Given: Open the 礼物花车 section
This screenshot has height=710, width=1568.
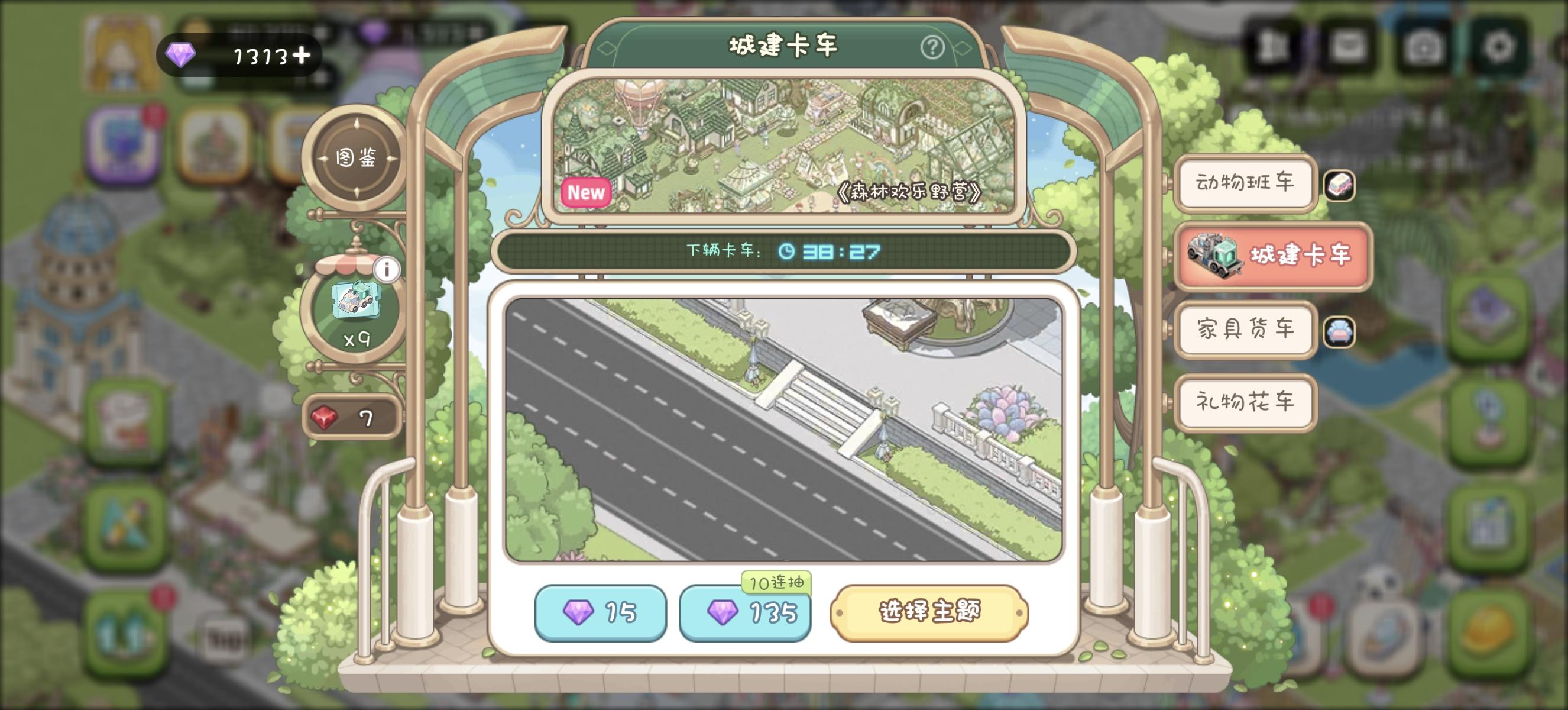Looking at the screenshot, I should (1245, 403).
